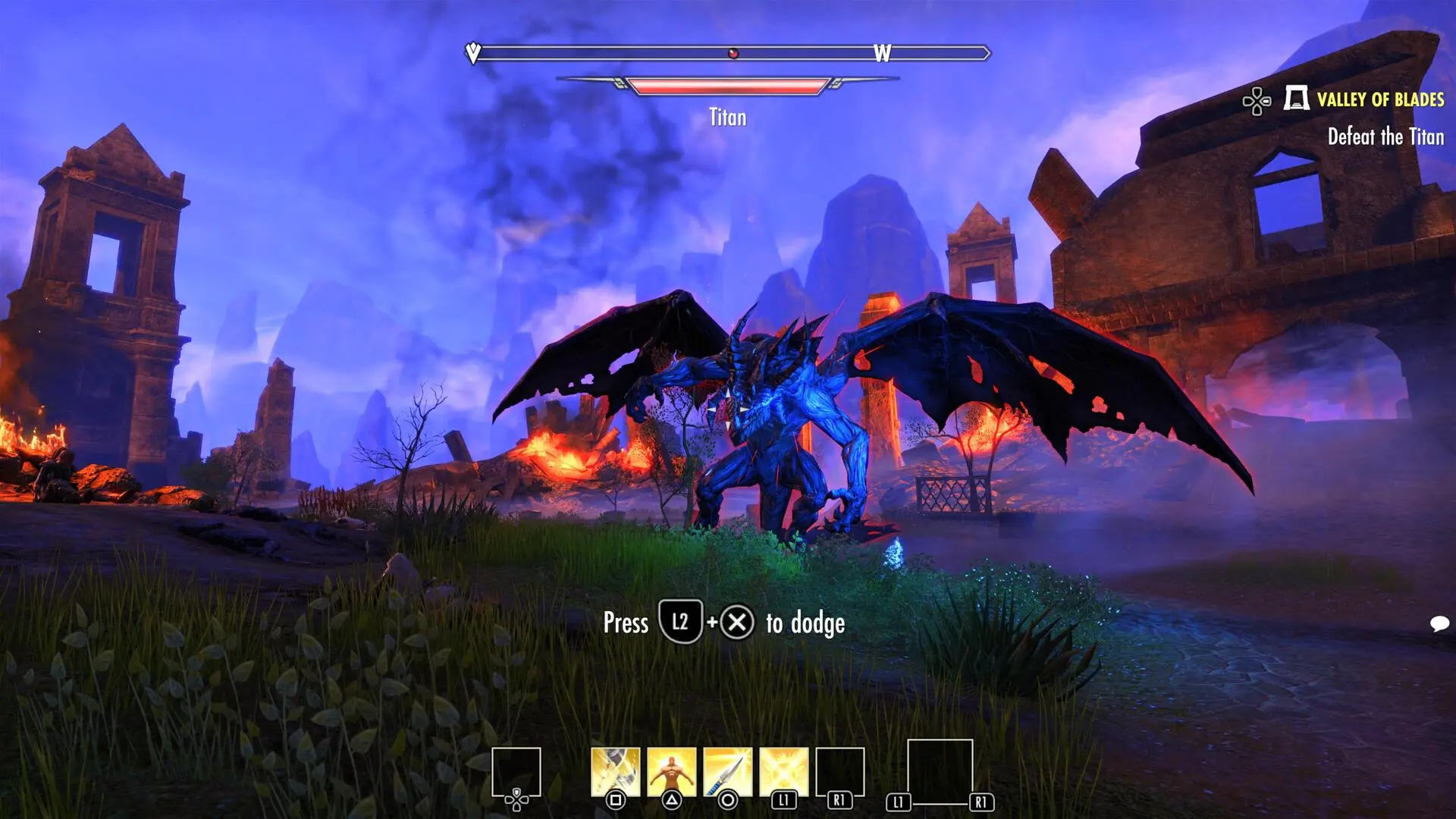1456x819 pixels.
Task: Select the W marker on the compass
Action: [x=881, y=53]
